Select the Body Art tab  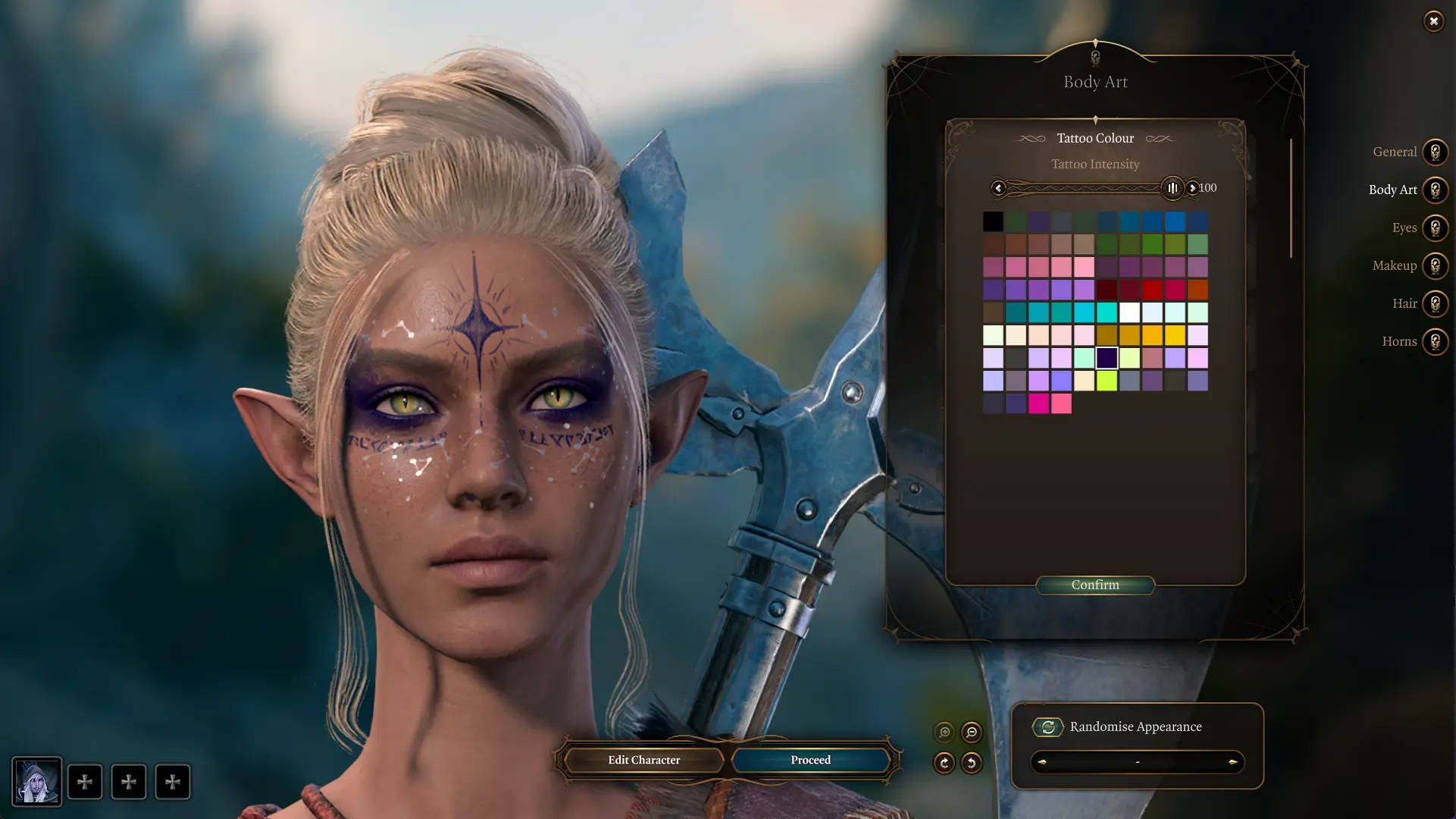[1435, 190]
